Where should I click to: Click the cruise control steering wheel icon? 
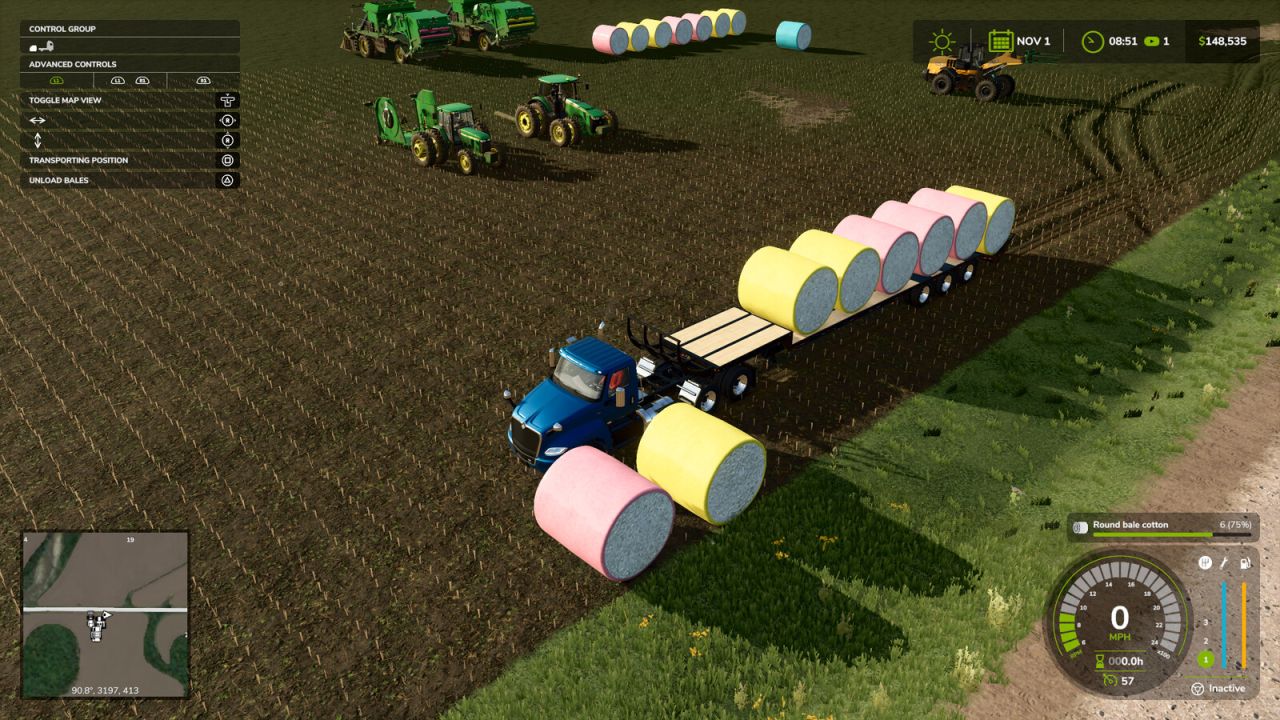pyautogui.click(x=1196, y=687)
